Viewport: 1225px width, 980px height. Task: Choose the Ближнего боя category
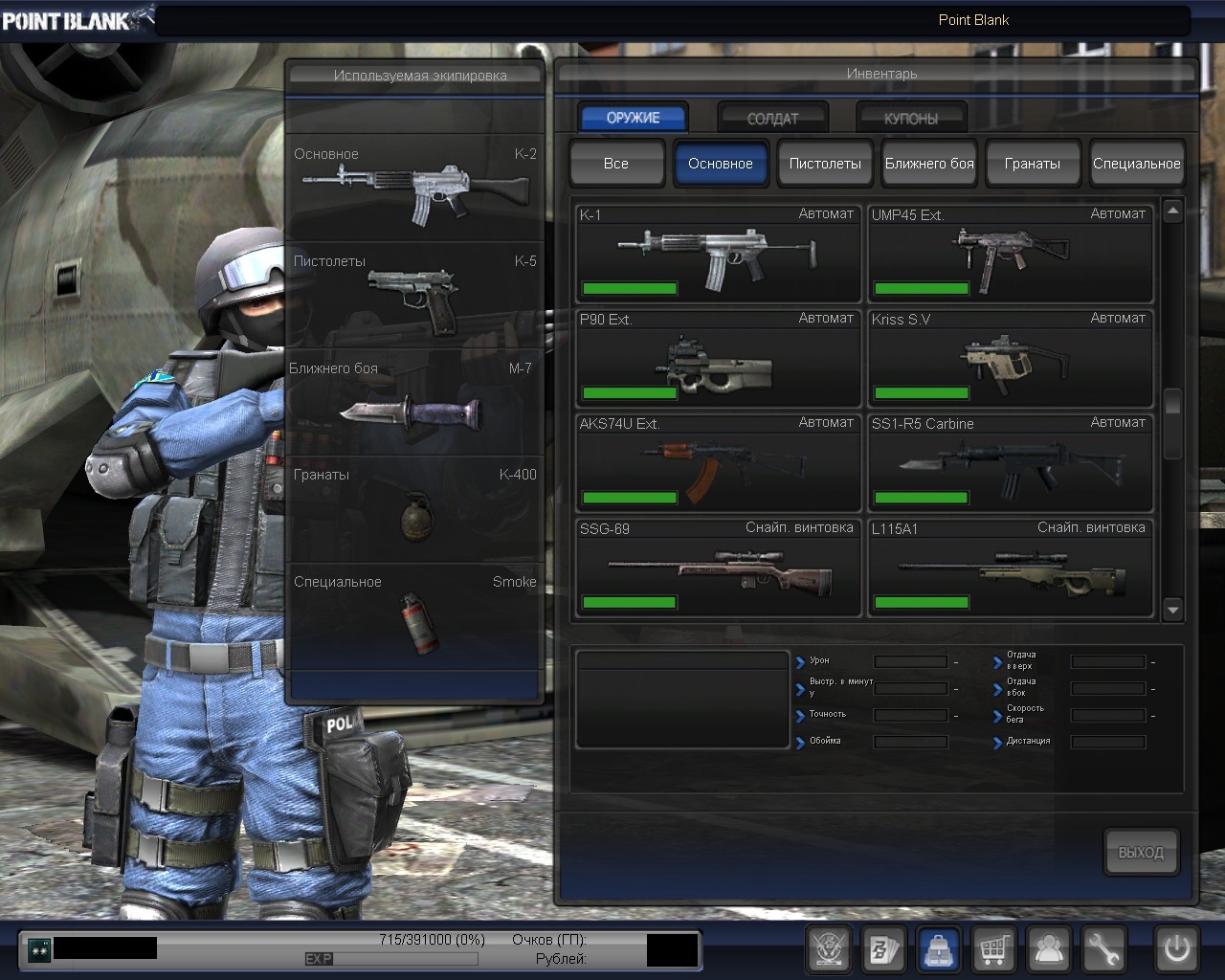tap(929, 164)
